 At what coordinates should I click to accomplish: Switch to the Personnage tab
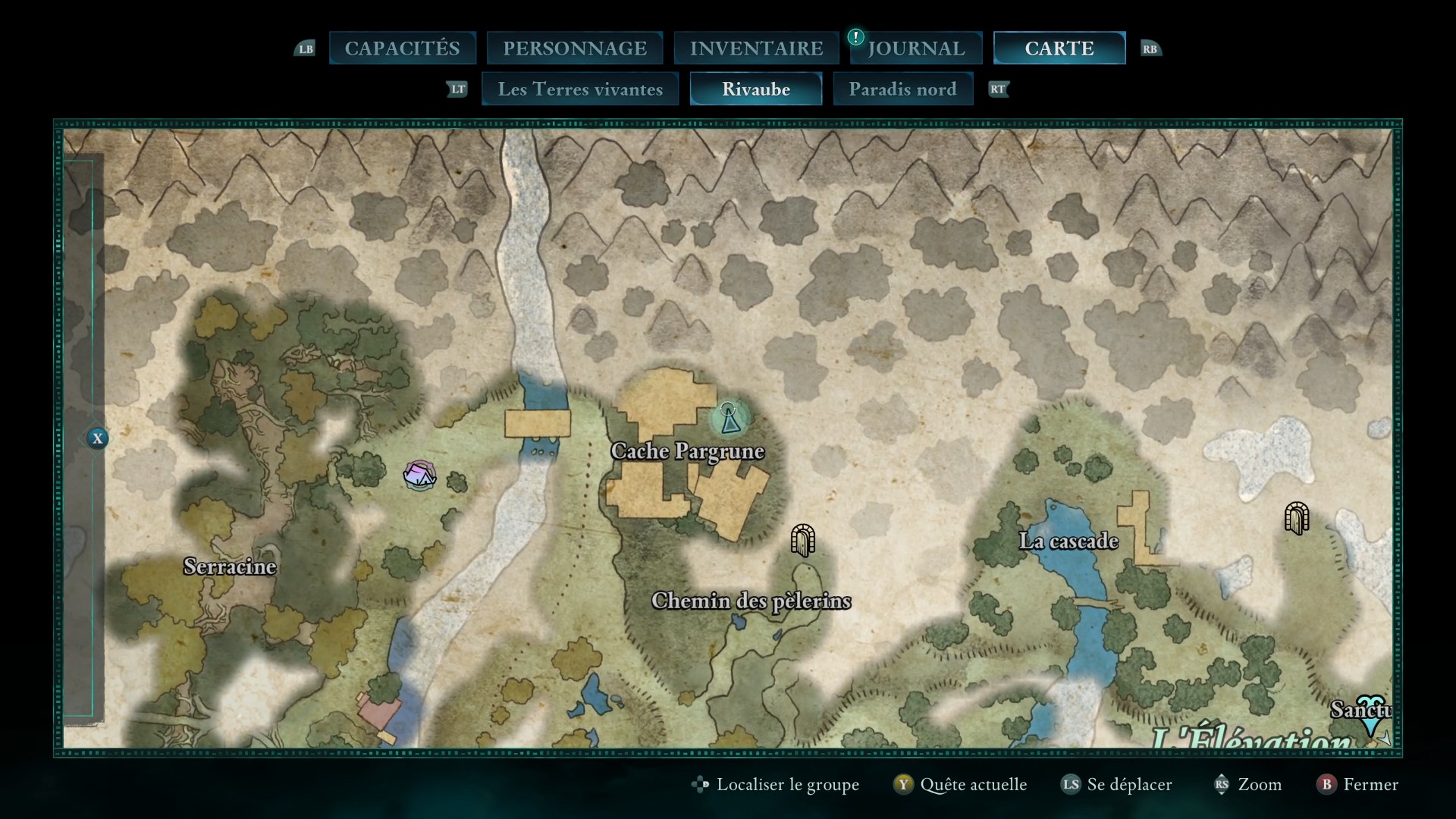[x=575, y=48]
